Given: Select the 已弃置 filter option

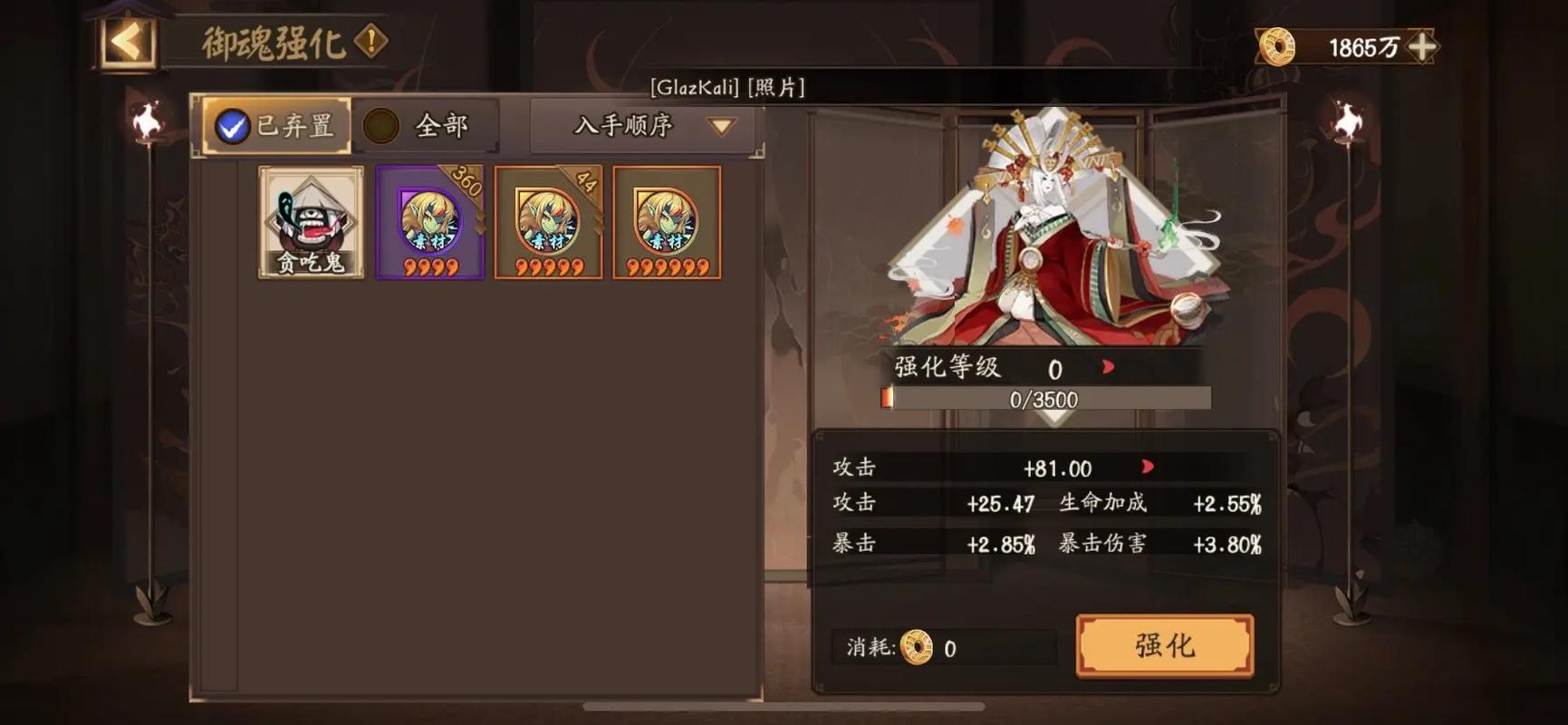Looking at the screenshot, I should tap(275, 126).
